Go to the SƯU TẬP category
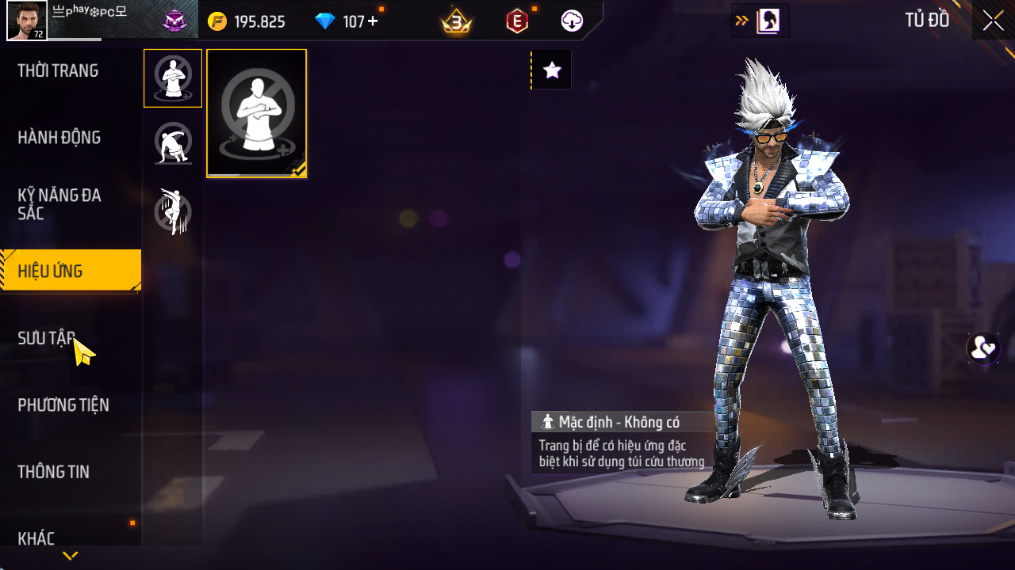1015x570 pixels. coord(46,338)
